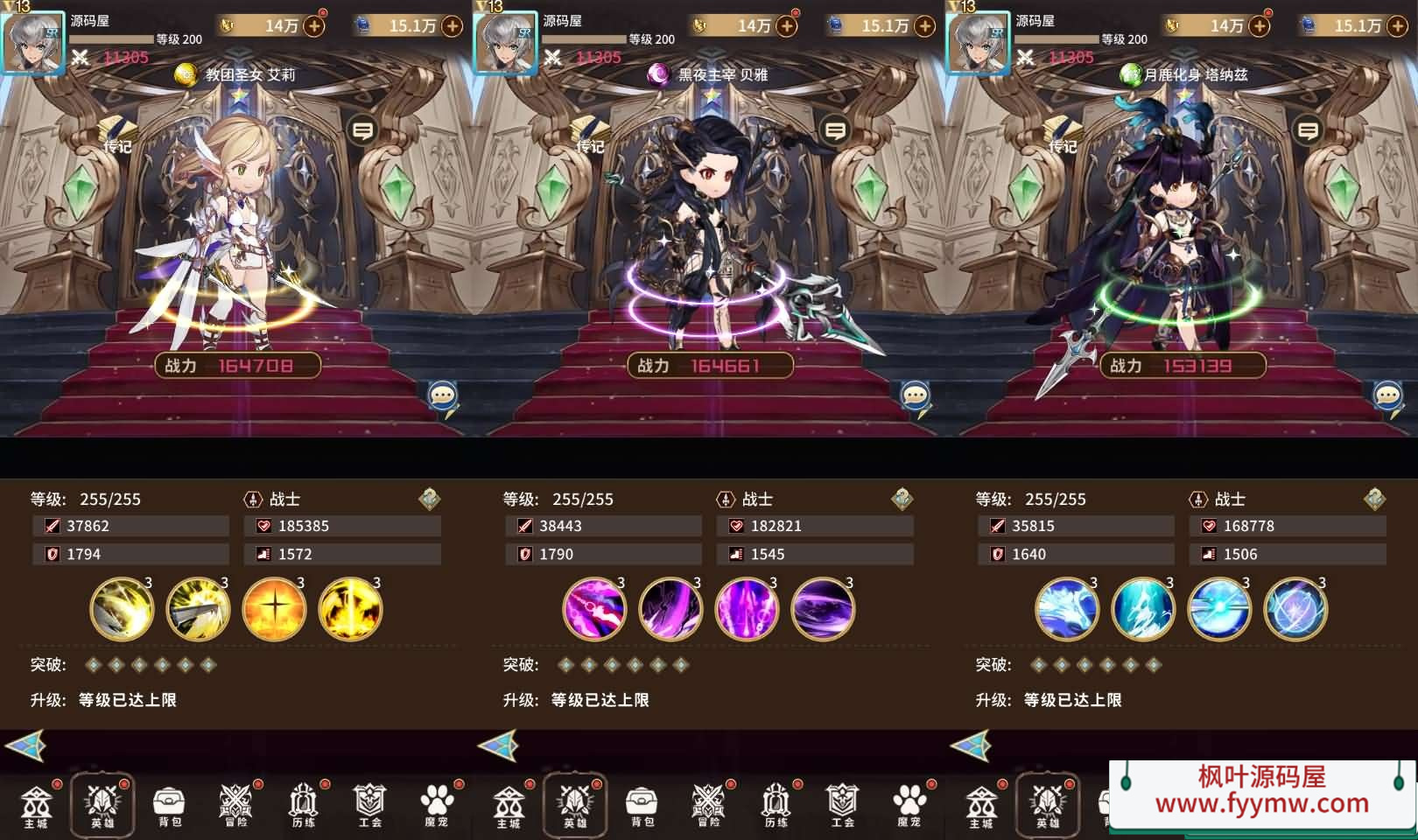Open 魔宠 pets tab under 艾莉's panel

437,805
